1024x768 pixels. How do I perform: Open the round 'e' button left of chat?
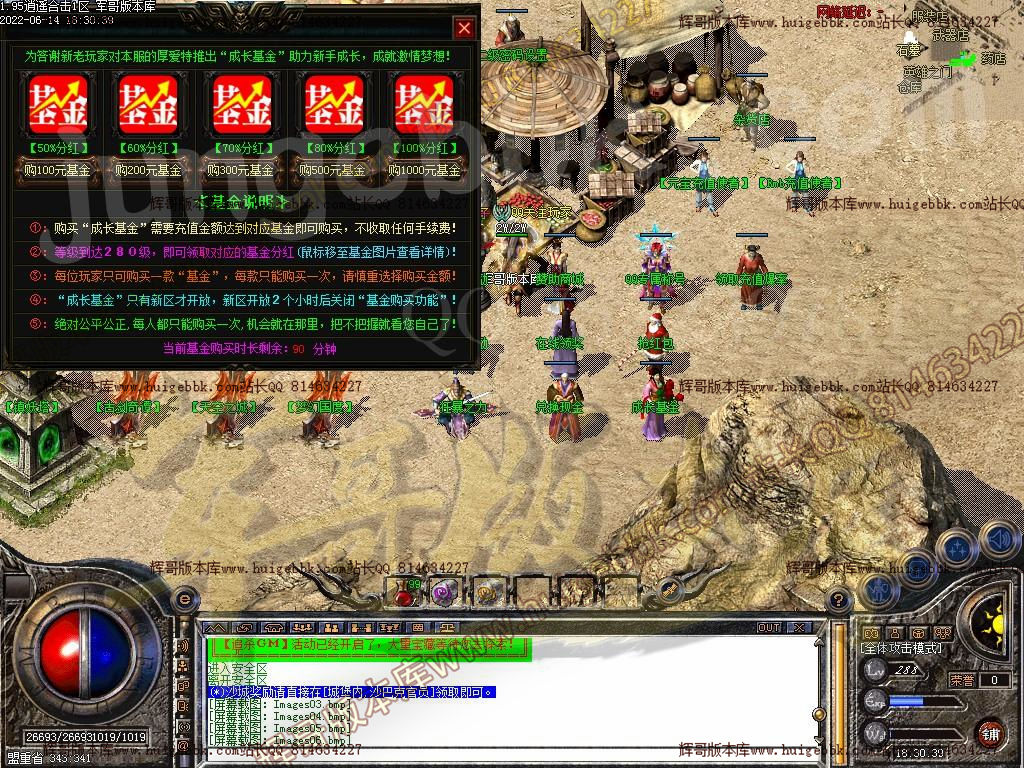(x=184, y=599)
